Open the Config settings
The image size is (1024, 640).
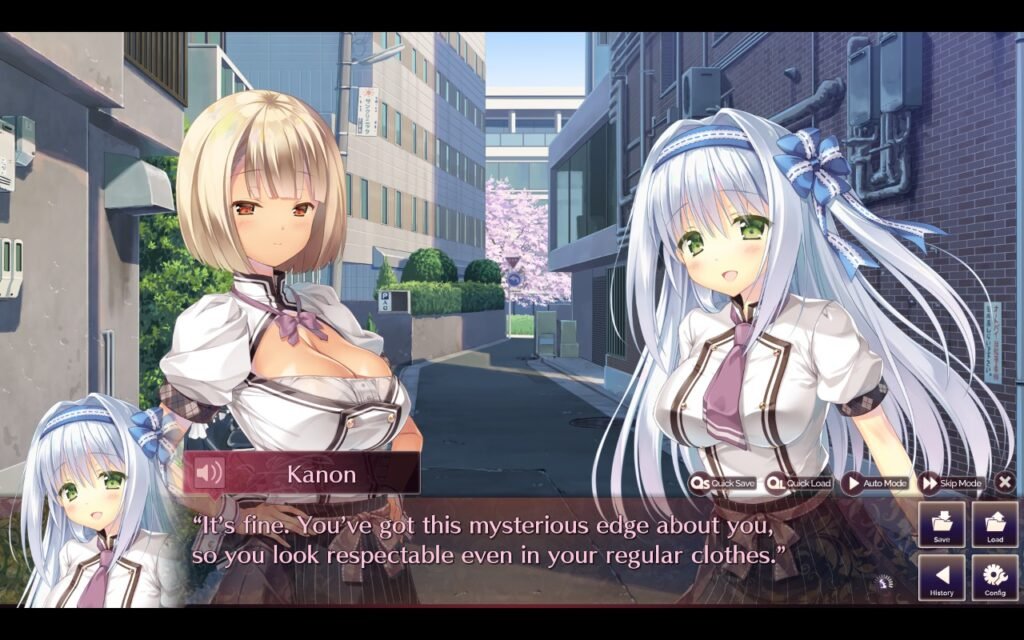pos(995,578)
